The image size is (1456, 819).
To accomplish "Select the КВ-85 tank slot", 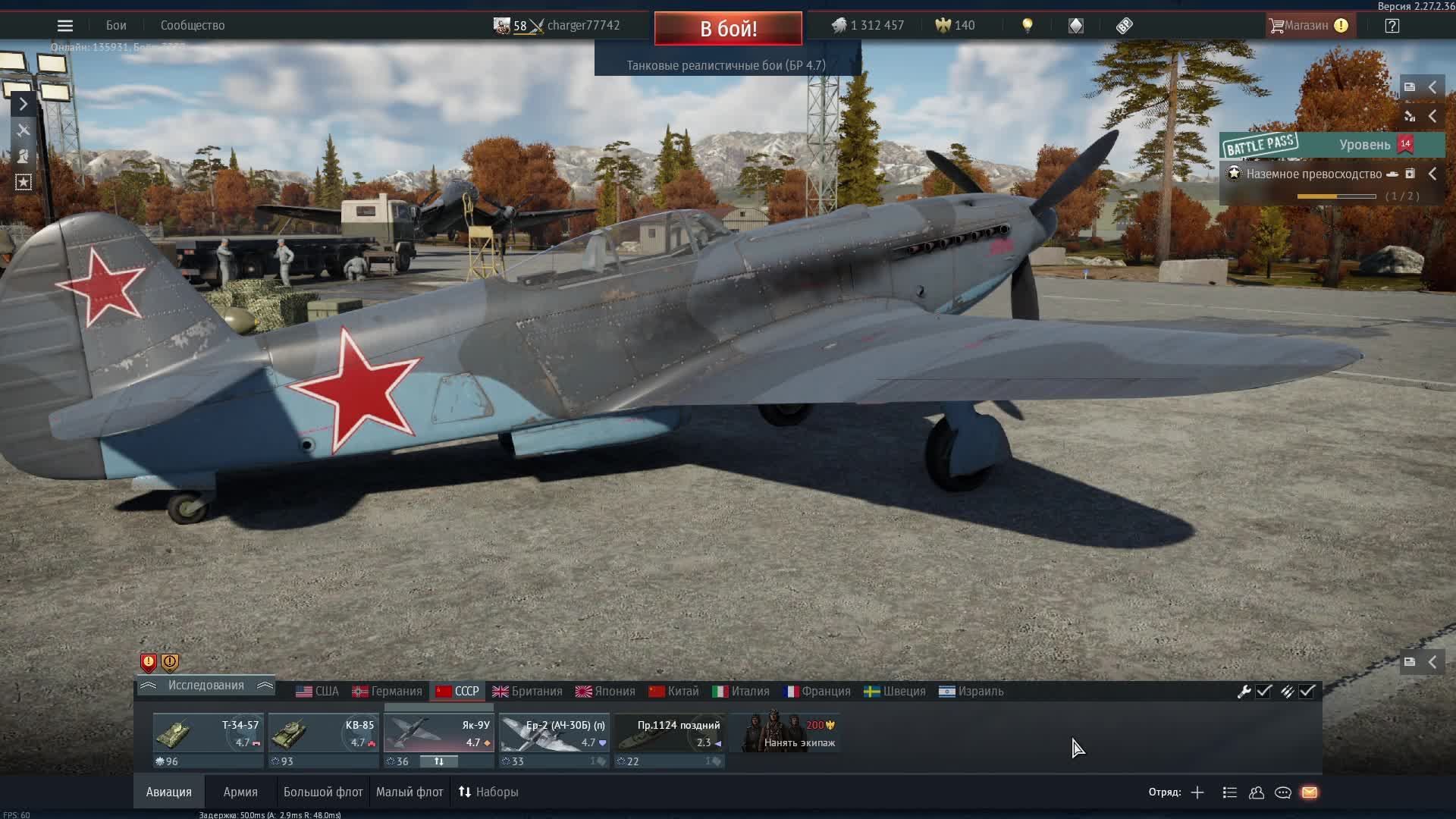I will click(x=324, y=733).
